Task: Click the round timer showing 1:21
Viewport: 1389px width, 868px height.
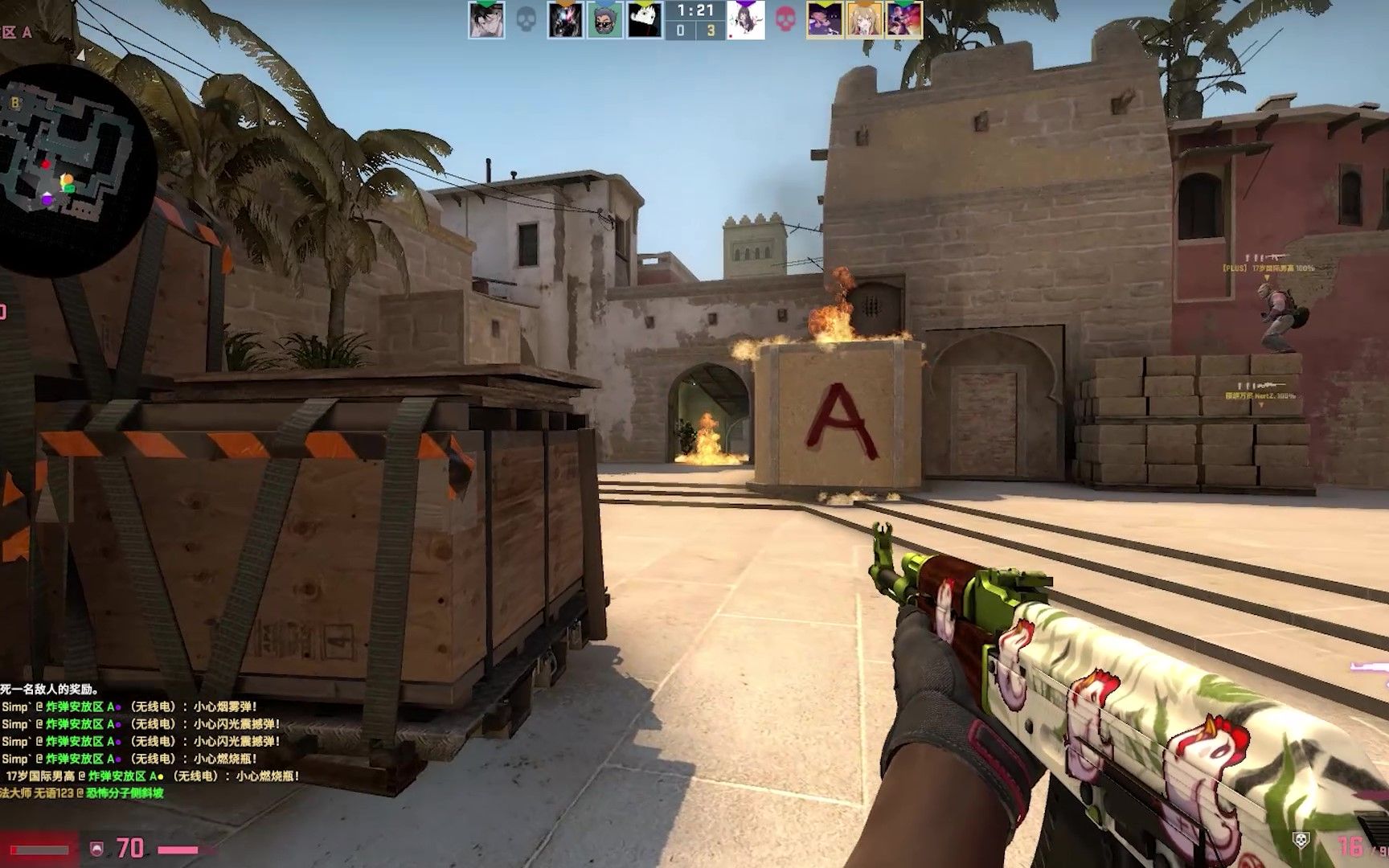Action: coord(695,10)
